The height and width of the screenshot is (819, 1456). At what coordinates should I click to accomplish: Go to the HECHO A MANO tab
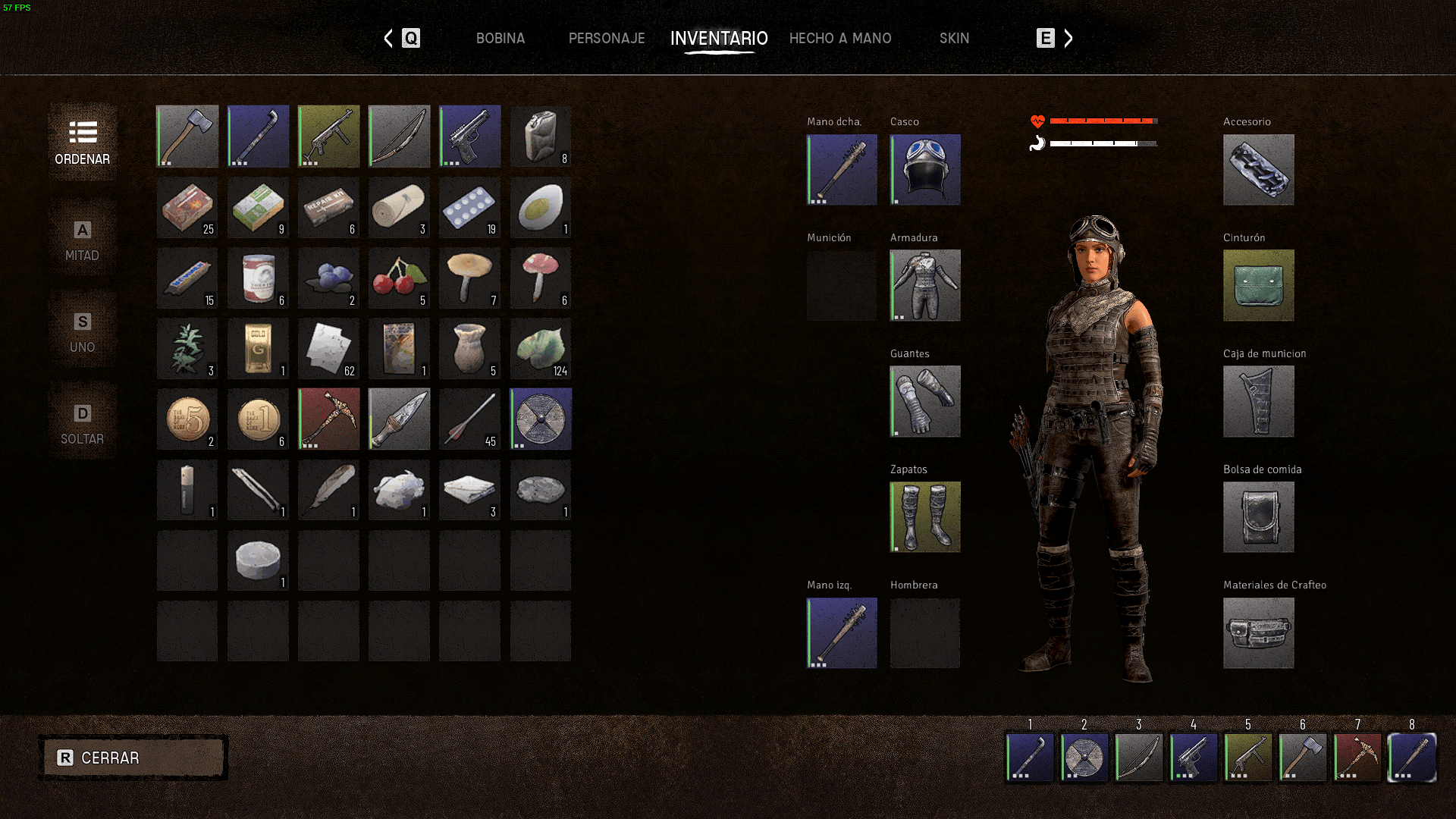[x=840, y=38]
